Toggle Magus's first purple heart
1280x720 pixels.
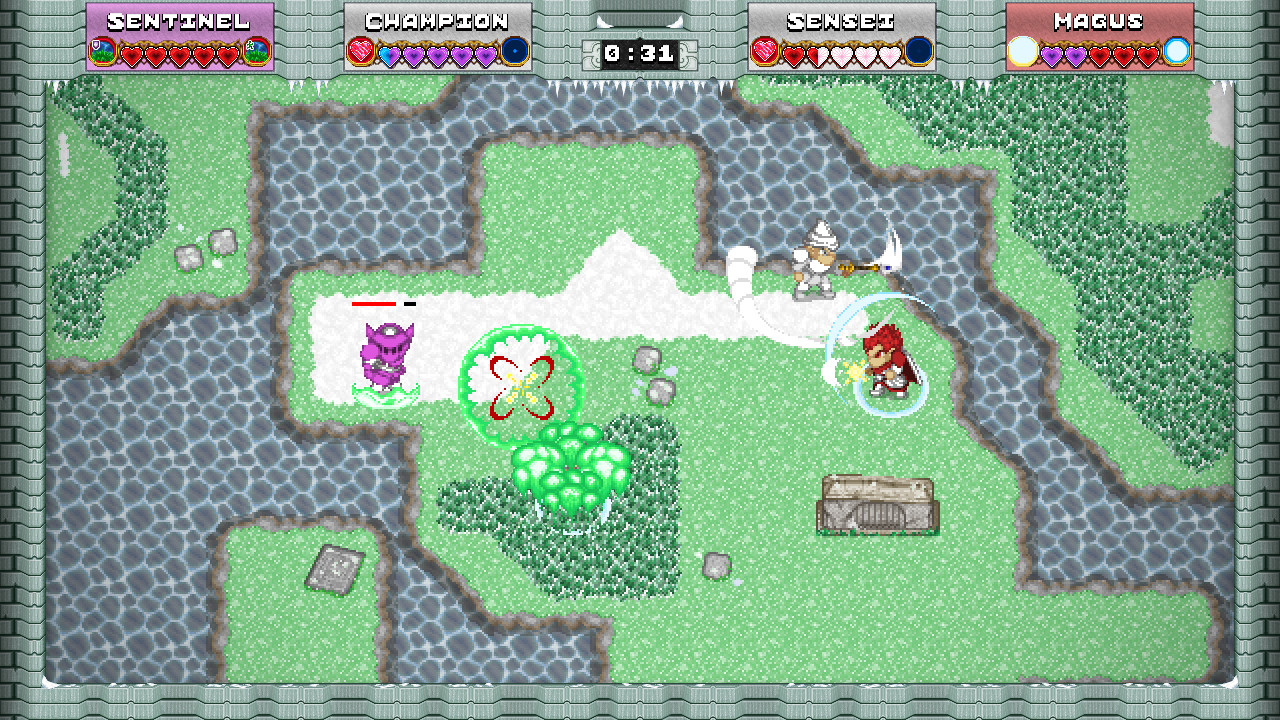1052,53
